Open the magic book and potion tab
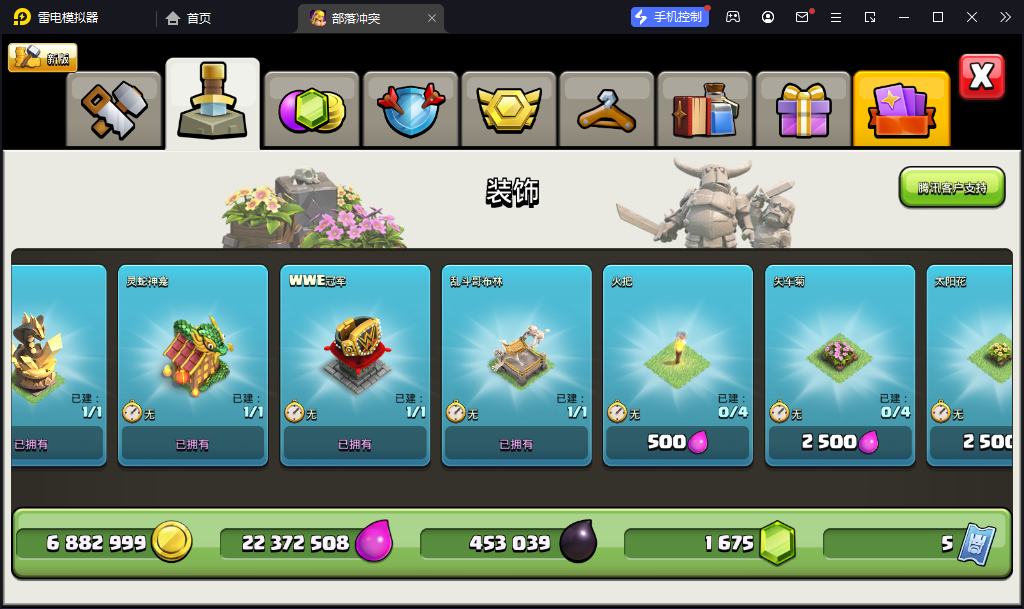This screenshot has height=609, width=1024. tap(704, 109)
